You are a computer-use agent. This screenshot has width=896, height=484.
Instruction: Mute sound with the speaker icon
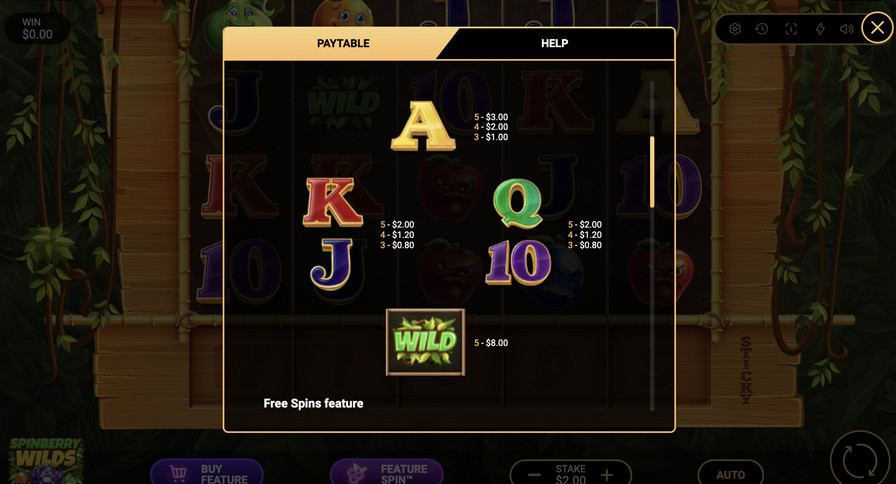pyautogui.click(x=847, y=29)
